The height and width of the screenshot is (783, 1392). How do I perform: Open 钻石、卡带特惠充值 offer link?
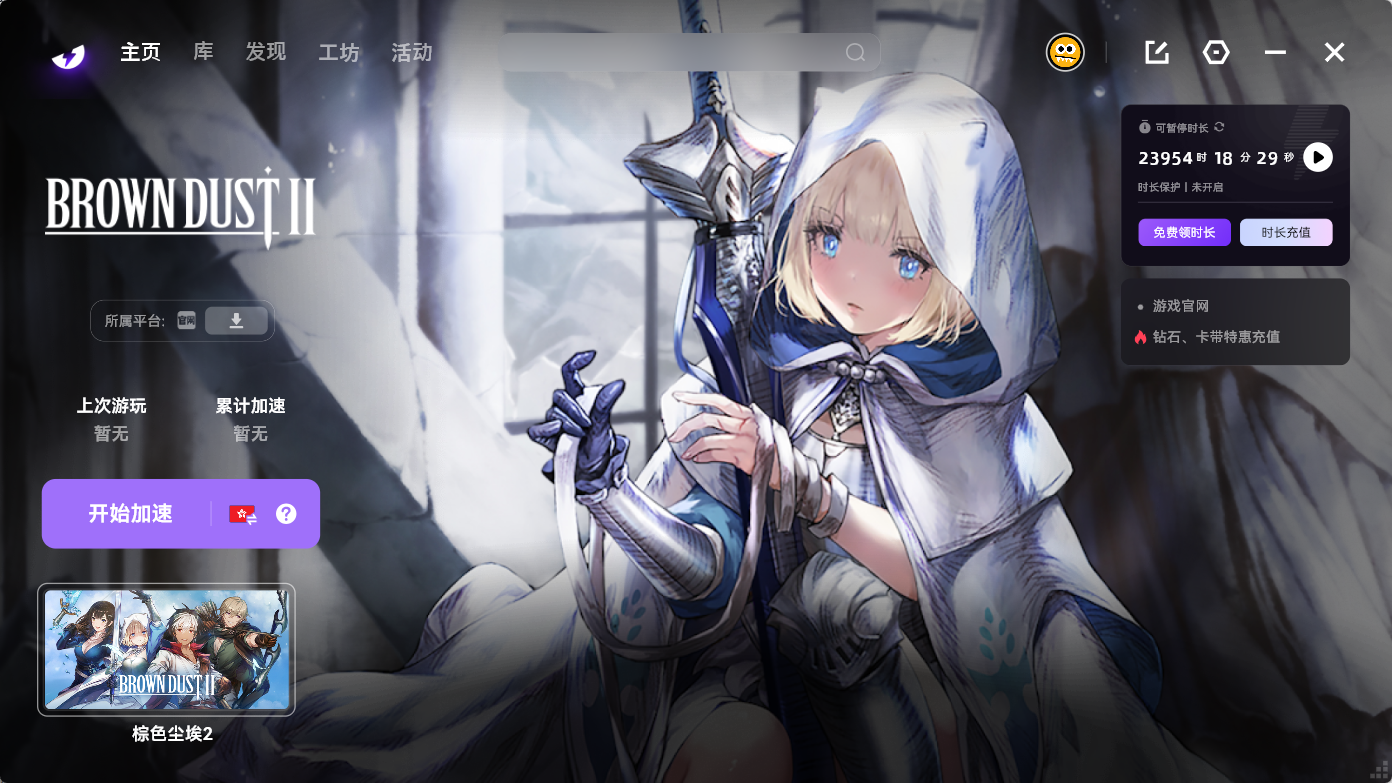1215,337
